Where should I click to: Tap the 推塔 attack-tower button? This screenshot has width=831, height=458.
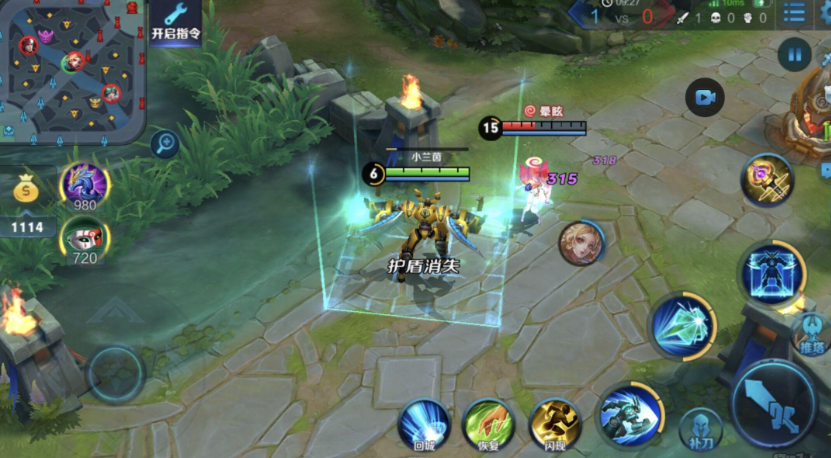812,333
